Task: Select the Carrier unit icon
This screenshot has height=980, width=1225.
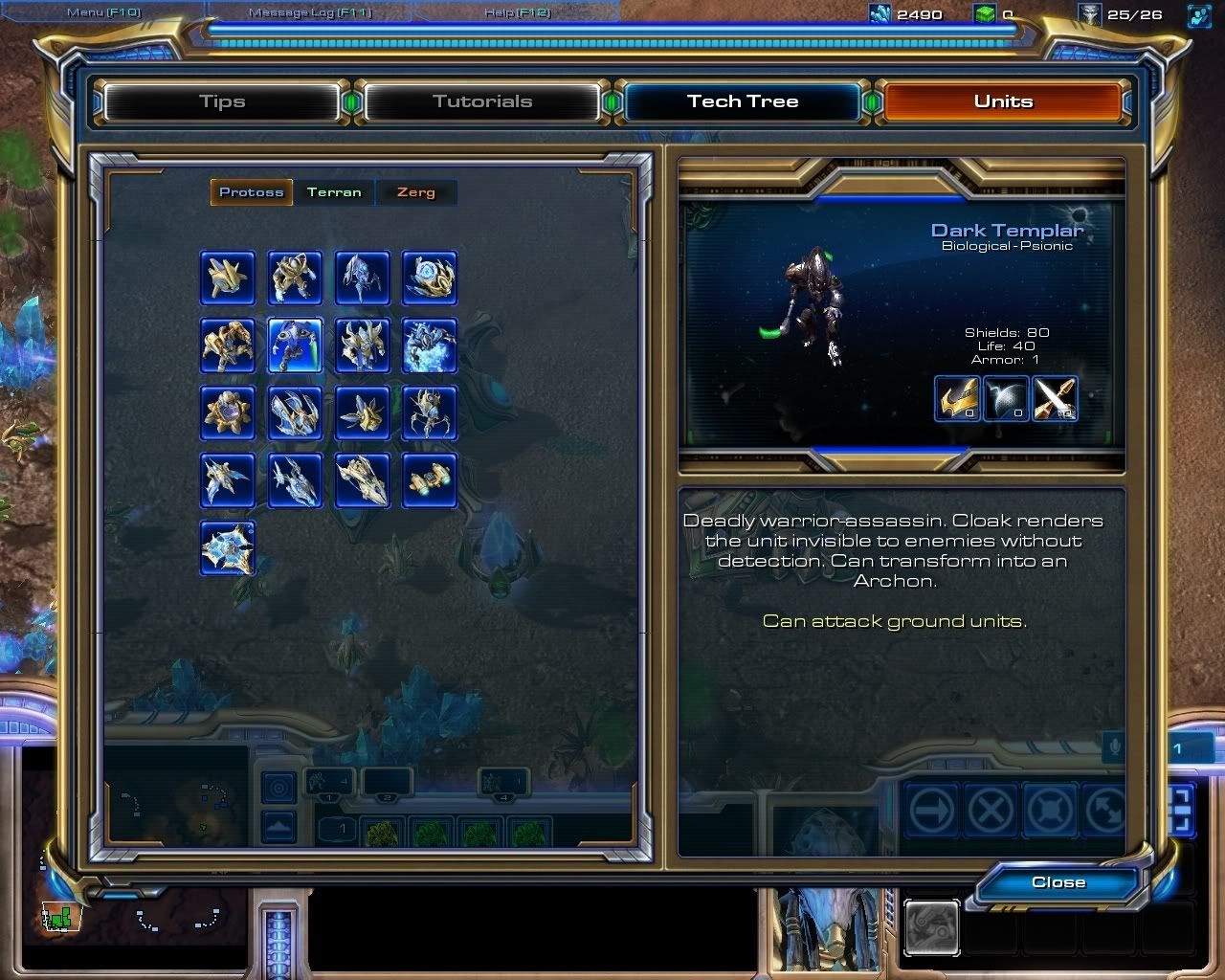Action: coord(362,481)
